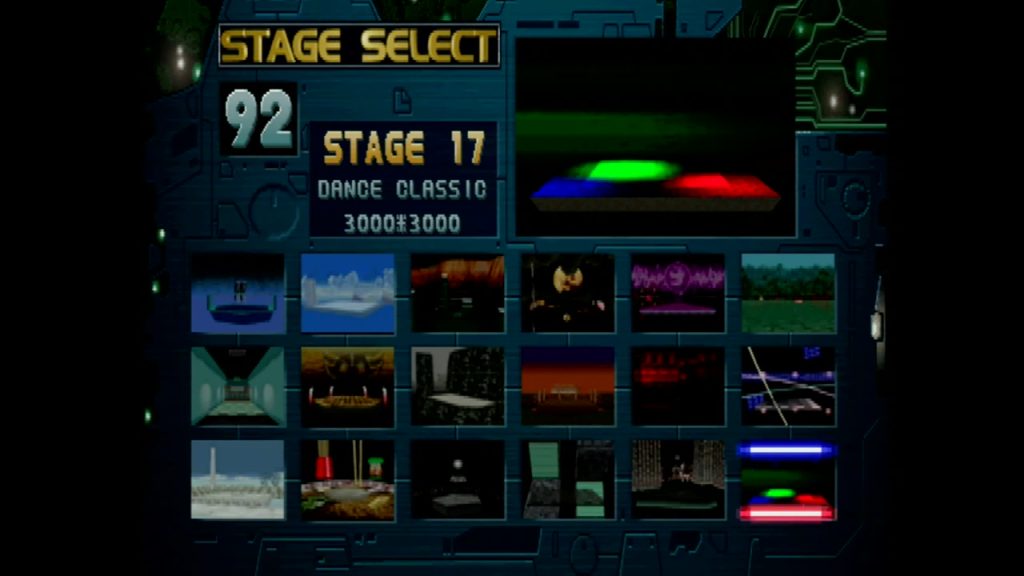Choose the gray stone wall stage thumbnail
Screen dimensions: 1024x576
[458, 386]
